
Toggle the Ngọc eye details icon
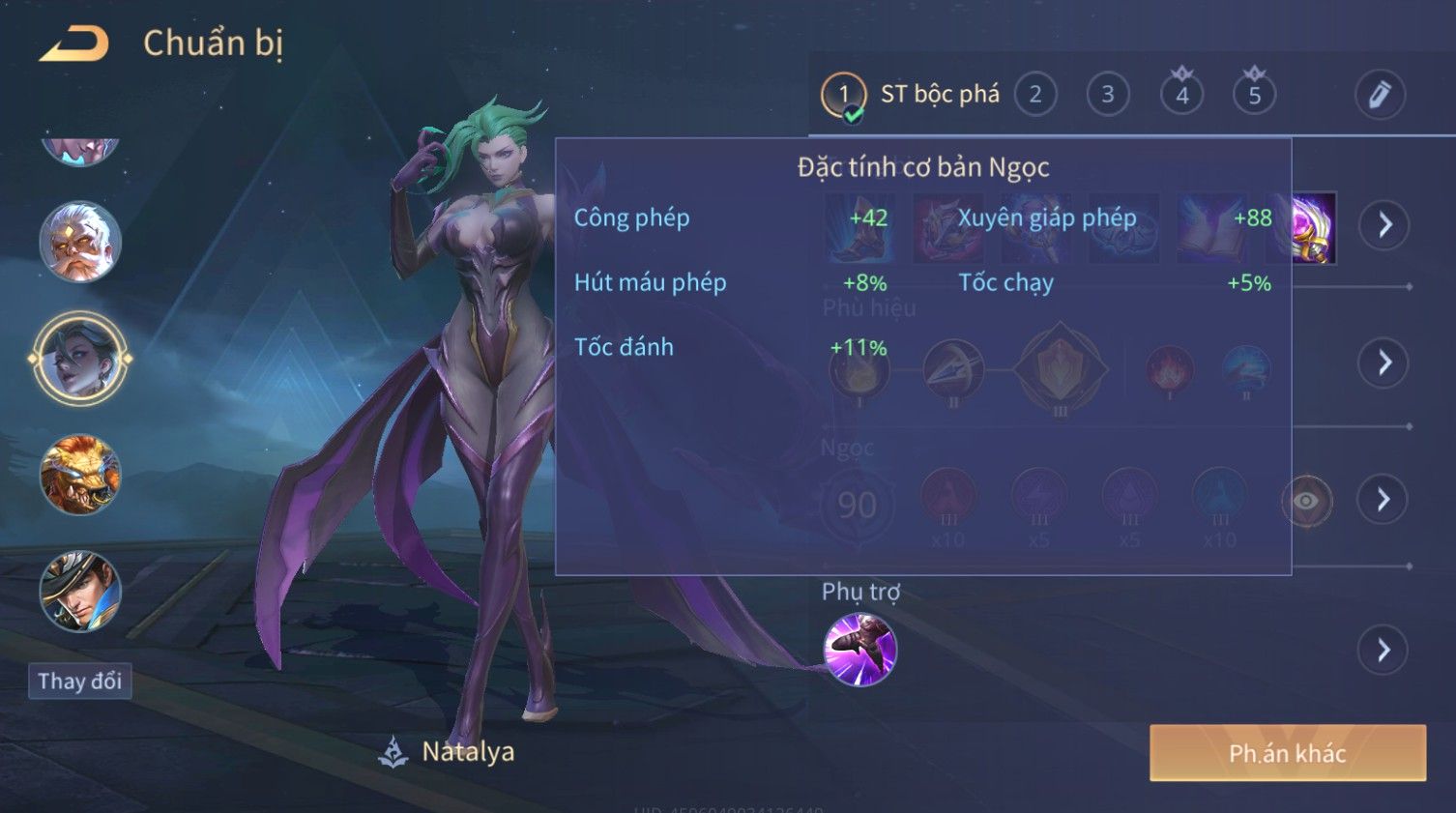[1306, 501]
